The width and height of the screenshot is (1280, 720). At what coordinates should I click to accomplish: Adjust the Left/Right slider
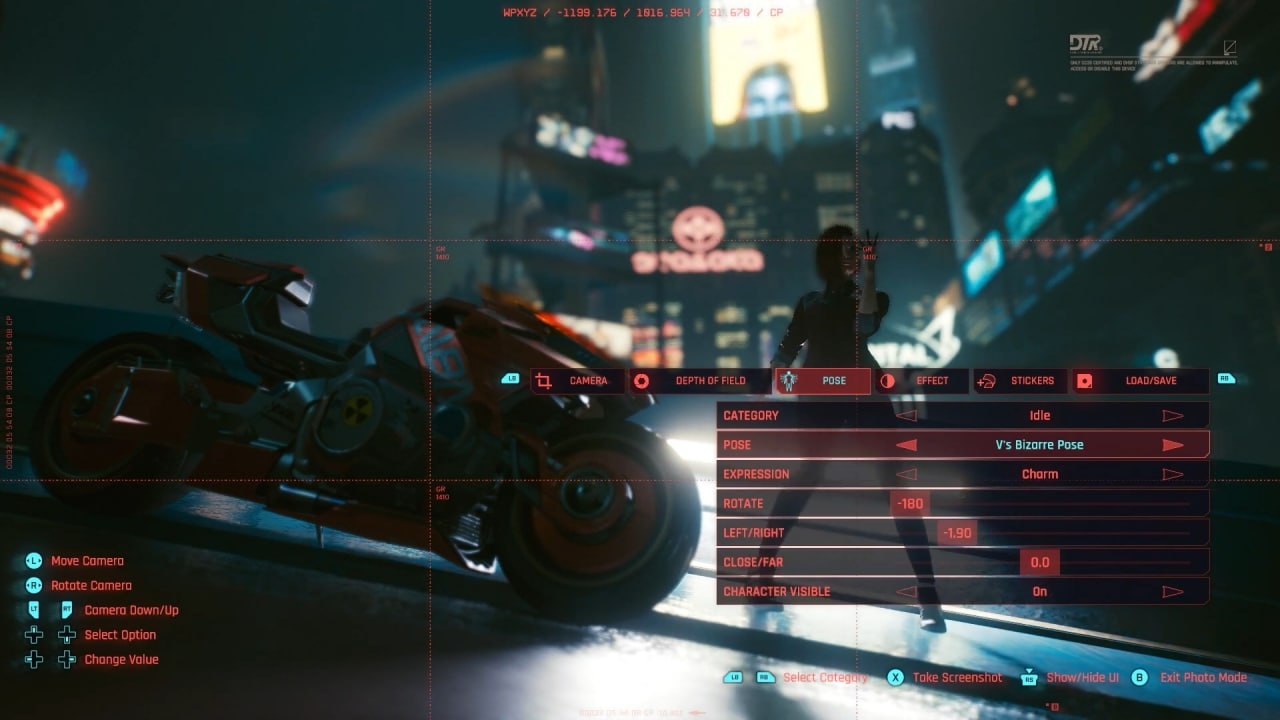(957, 533)
